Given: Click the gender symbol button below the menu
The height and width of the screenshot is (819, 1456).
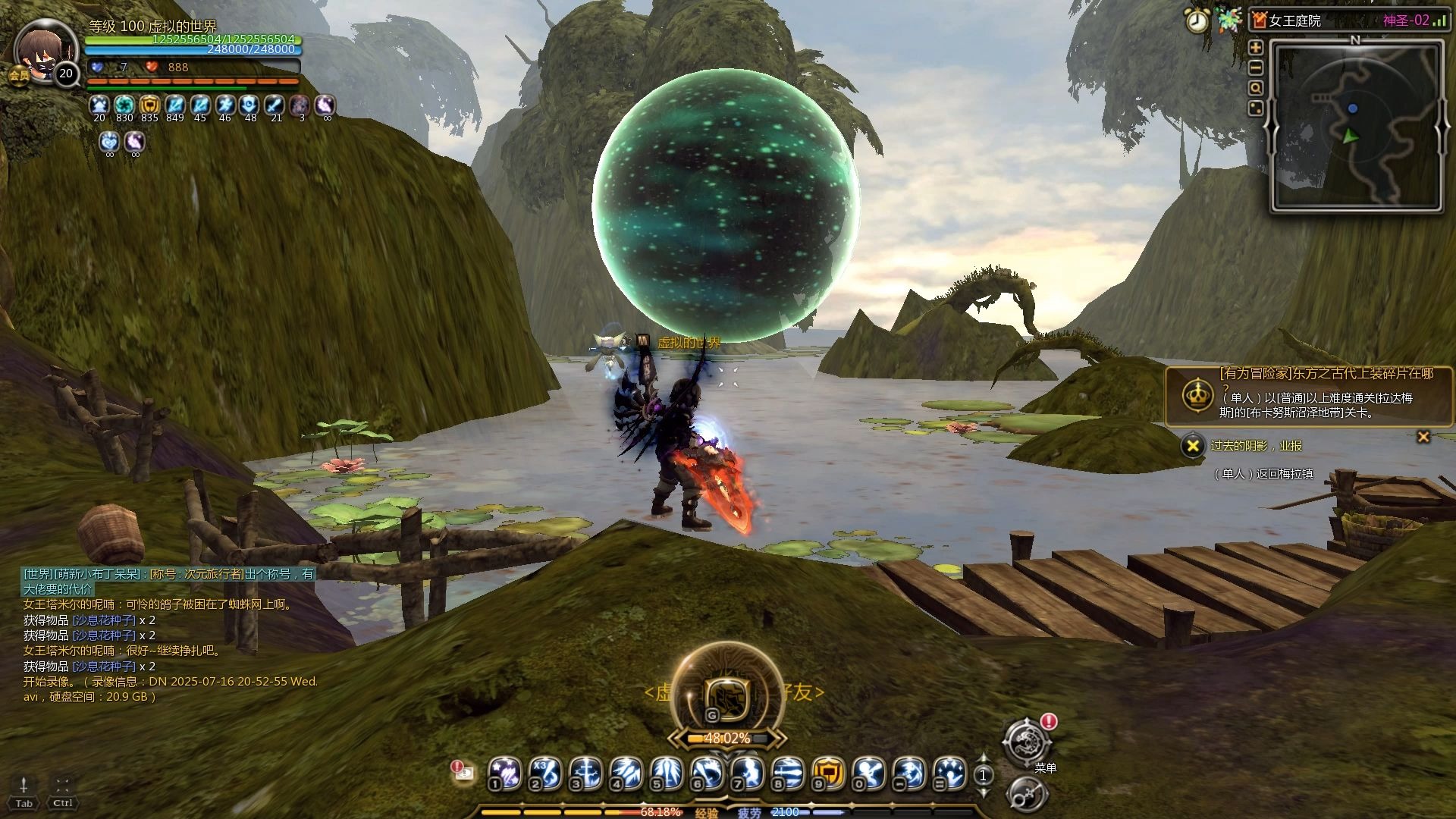Looking at the screenshot, I should click(x=1028, y=795).
